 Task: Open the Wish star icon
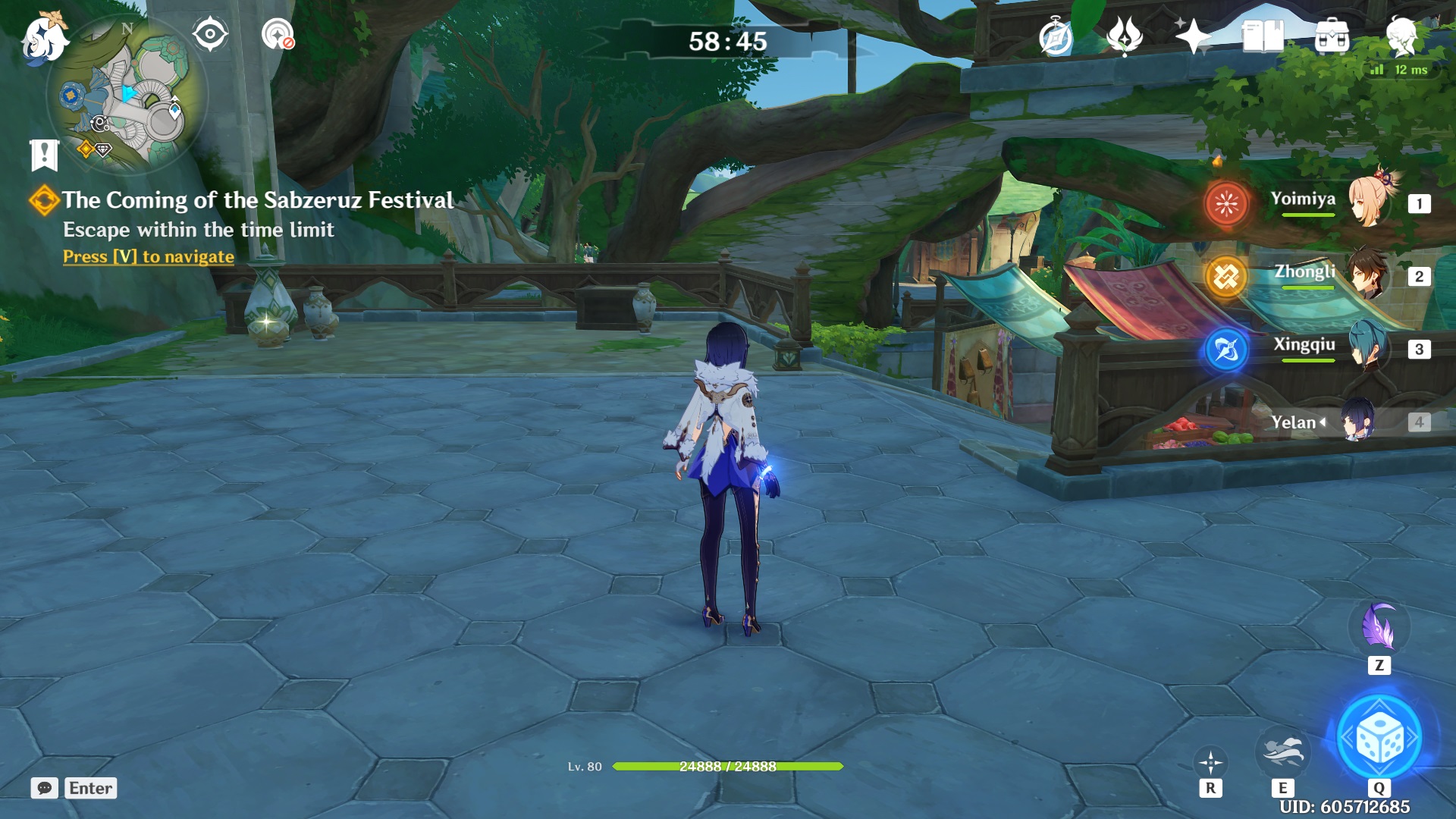point(1193,36)
